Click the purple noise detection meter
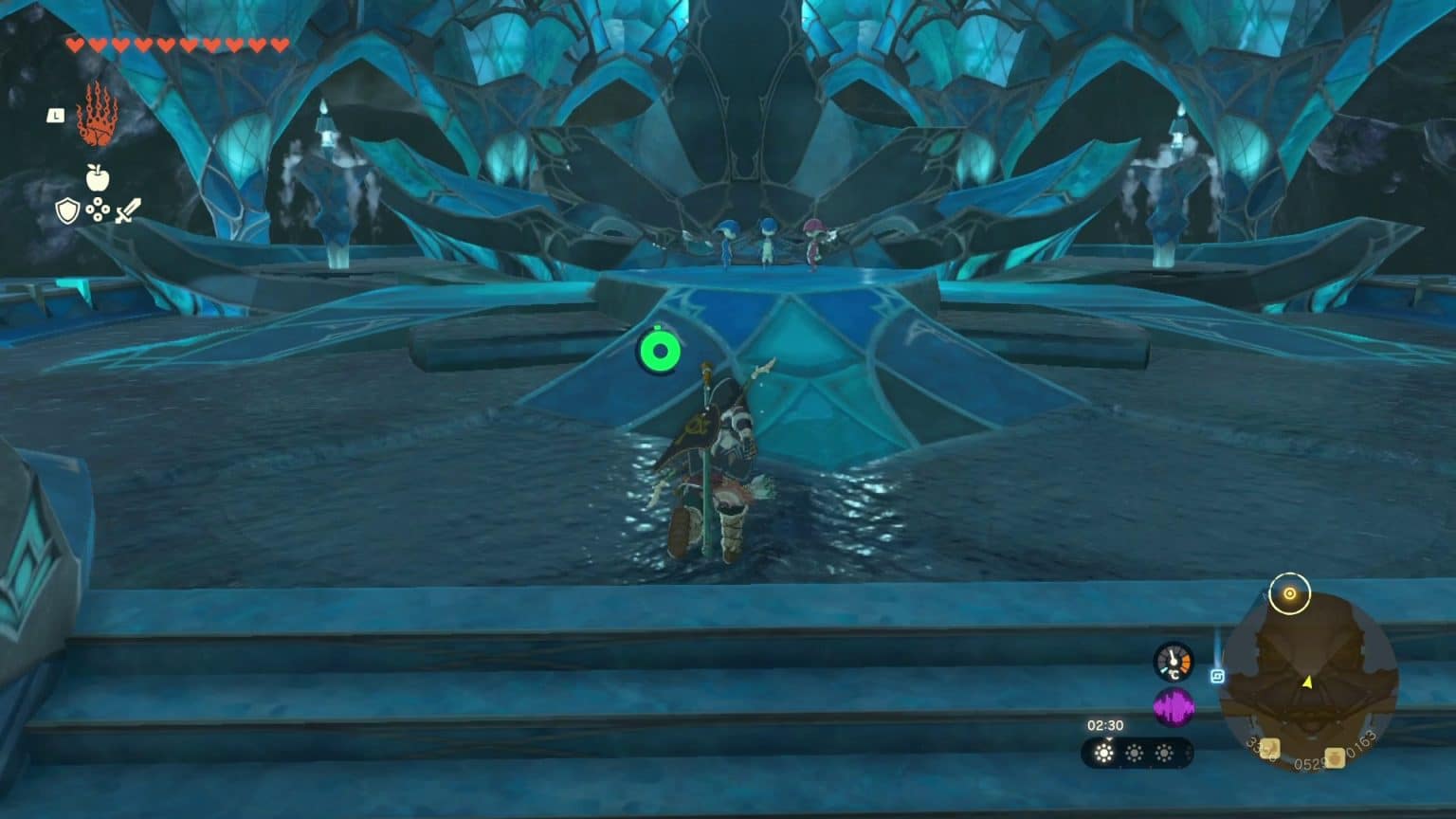This screenshot has height=819, width=1456. click(1175, 707)
